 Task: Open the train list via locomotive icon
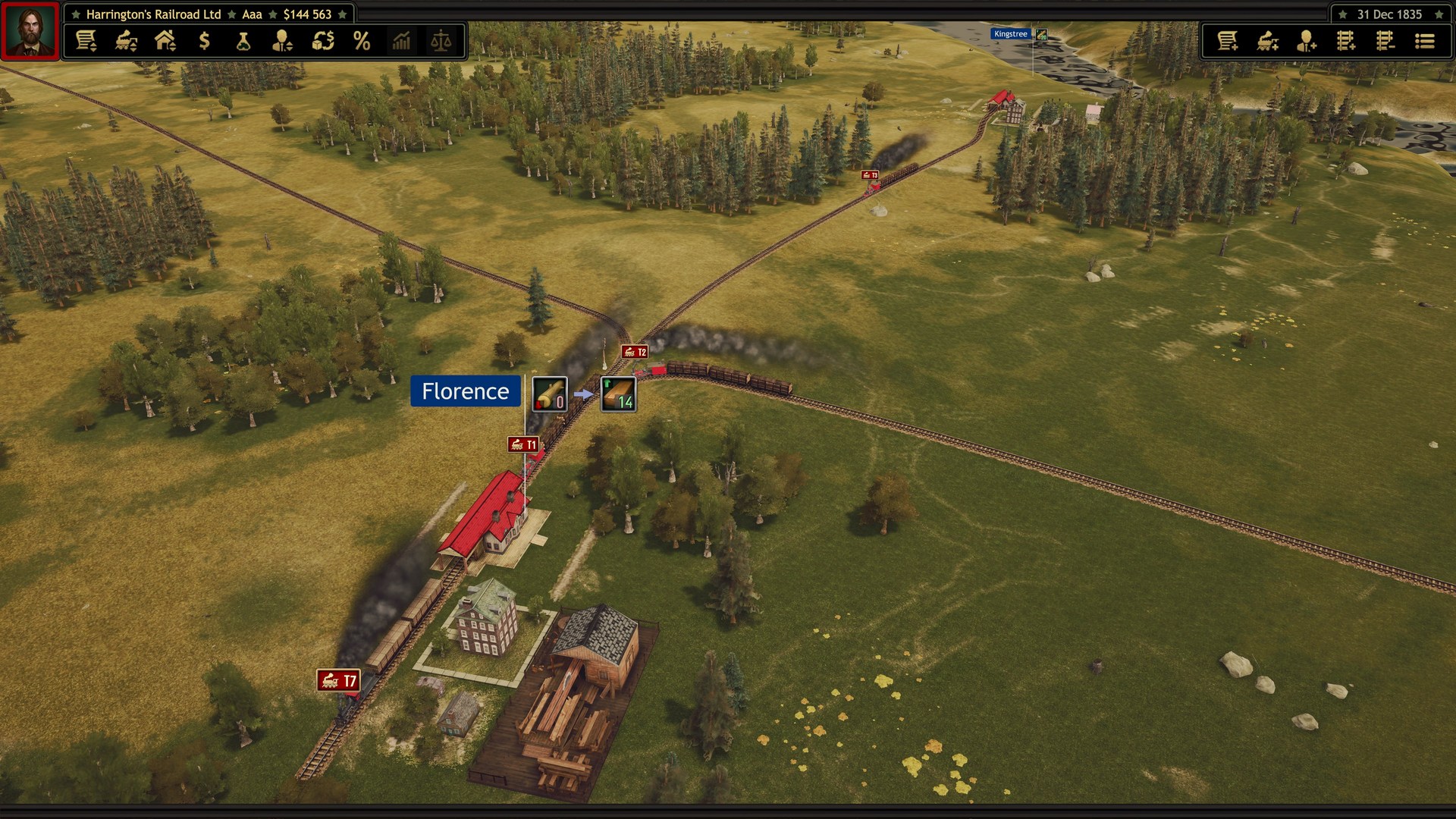click(126, 42)
